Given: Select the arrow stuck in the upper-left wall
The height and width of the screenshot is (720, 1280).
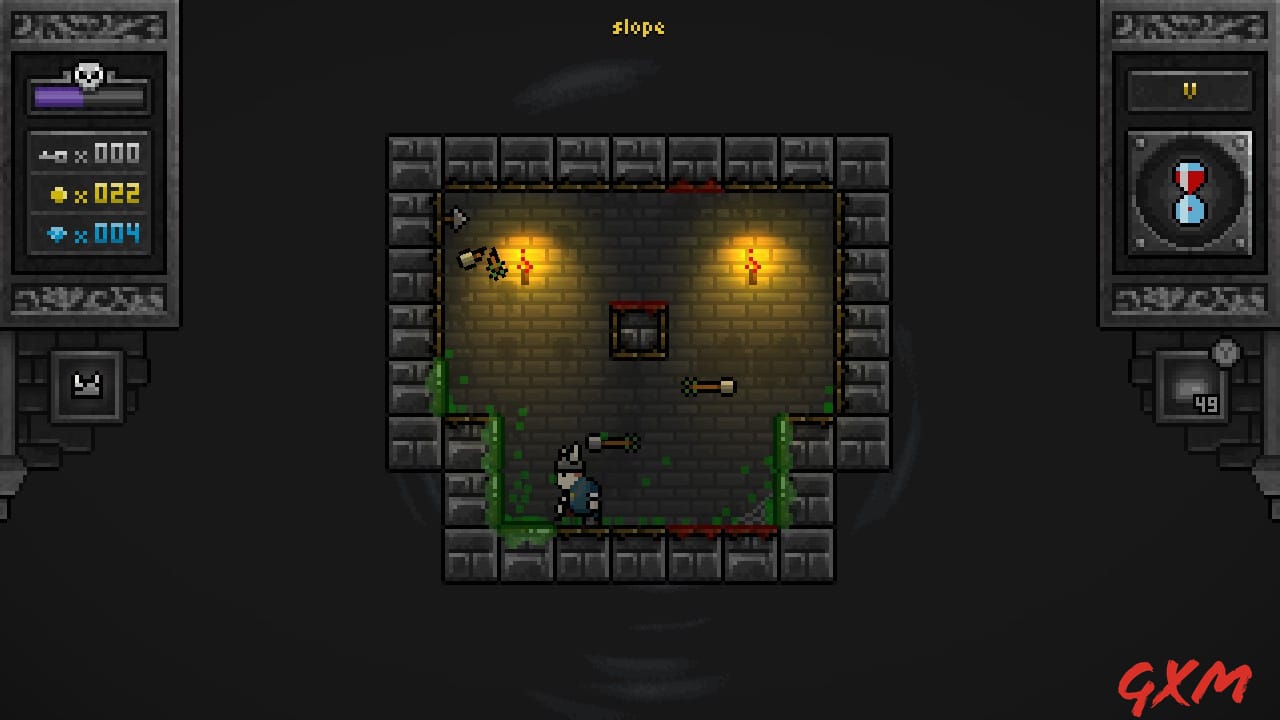Looking at the screenshot, I should [459, 217].
